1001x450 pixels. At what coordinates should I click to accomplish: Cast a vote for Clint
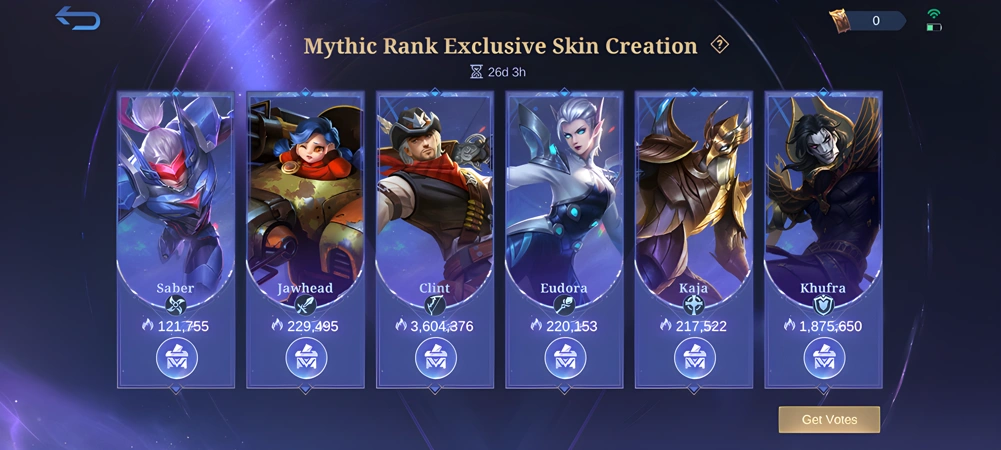coord(435,358)
